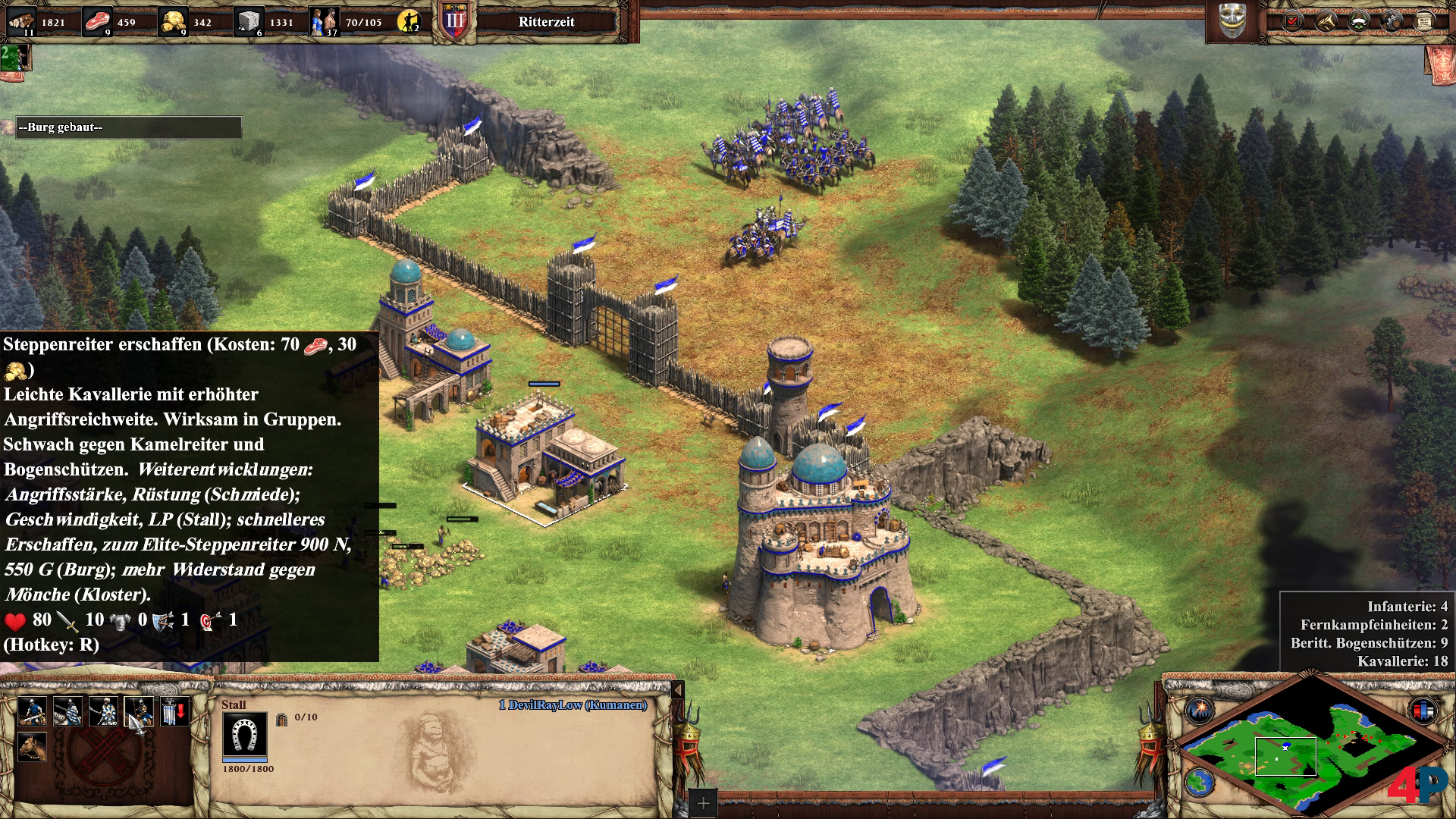Open diplomacy with laurel wreath icon
This screenshot has width=1456, height=819.
1358,21
